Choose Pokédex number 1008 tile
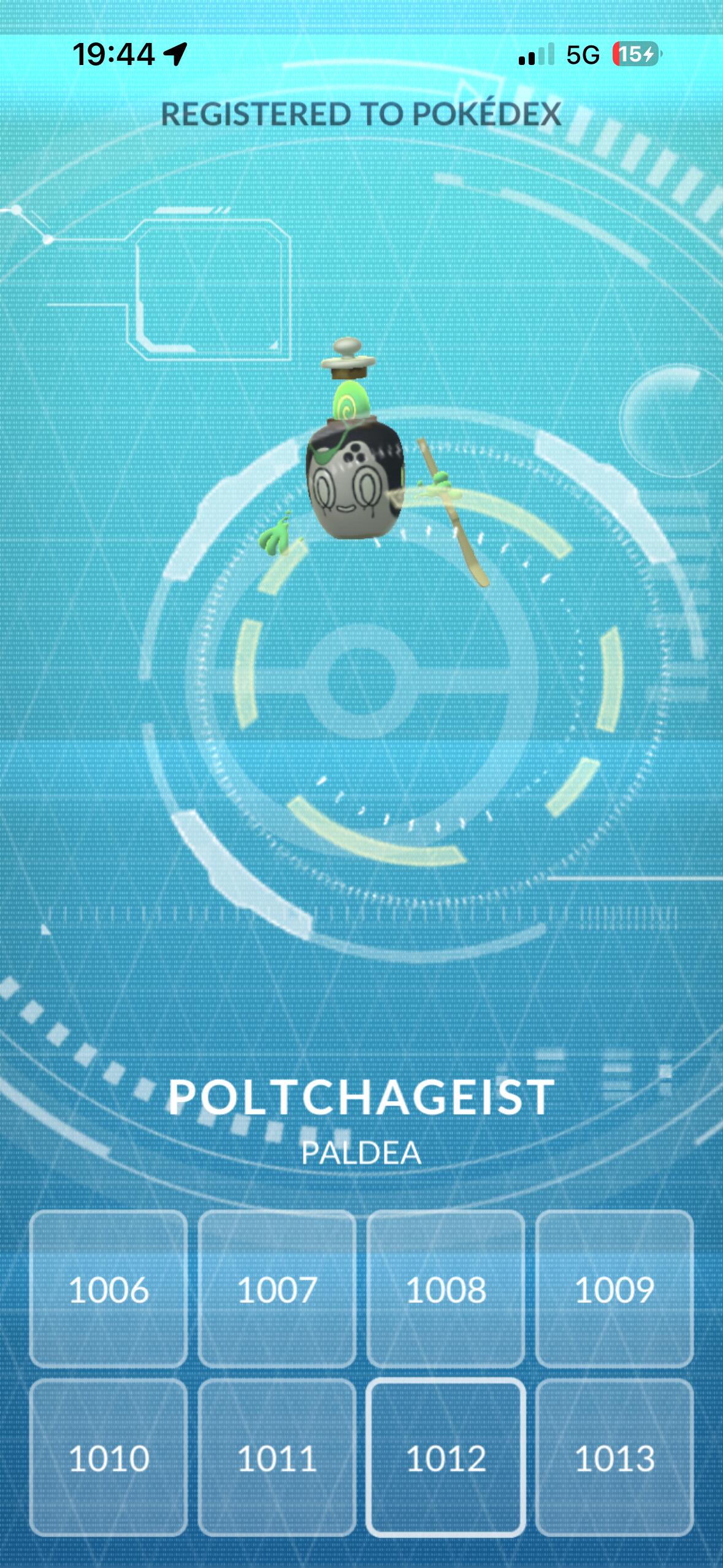Screen dimensions: 723x1568 coord(446,1289)
